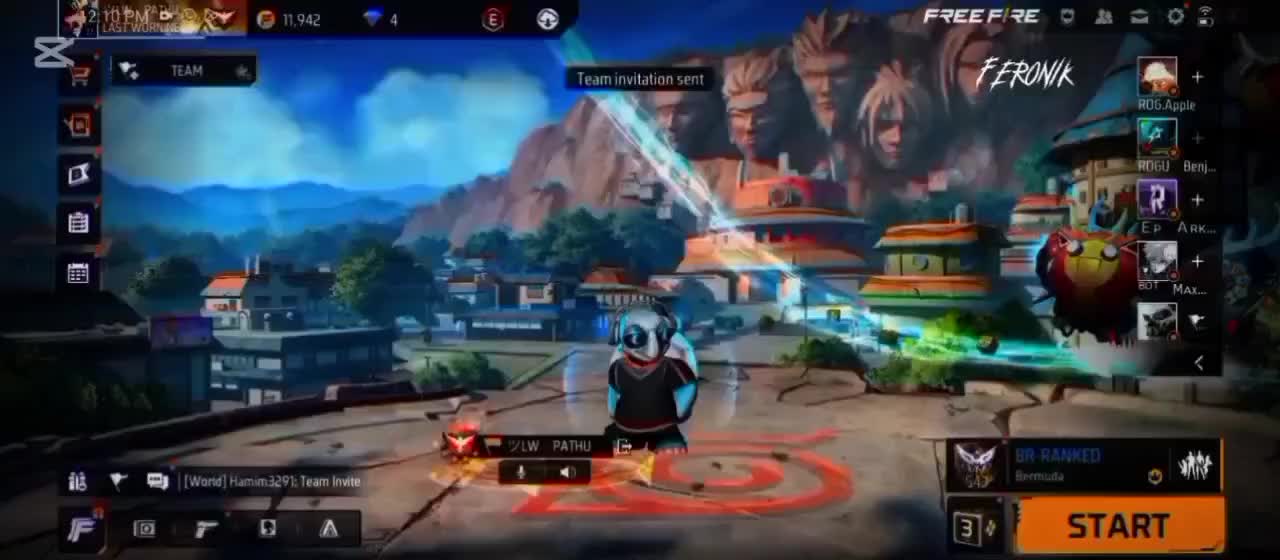Screen dimensions: 1280x560
Task: Open the mail inbox icon
Action: point(1139,16)
